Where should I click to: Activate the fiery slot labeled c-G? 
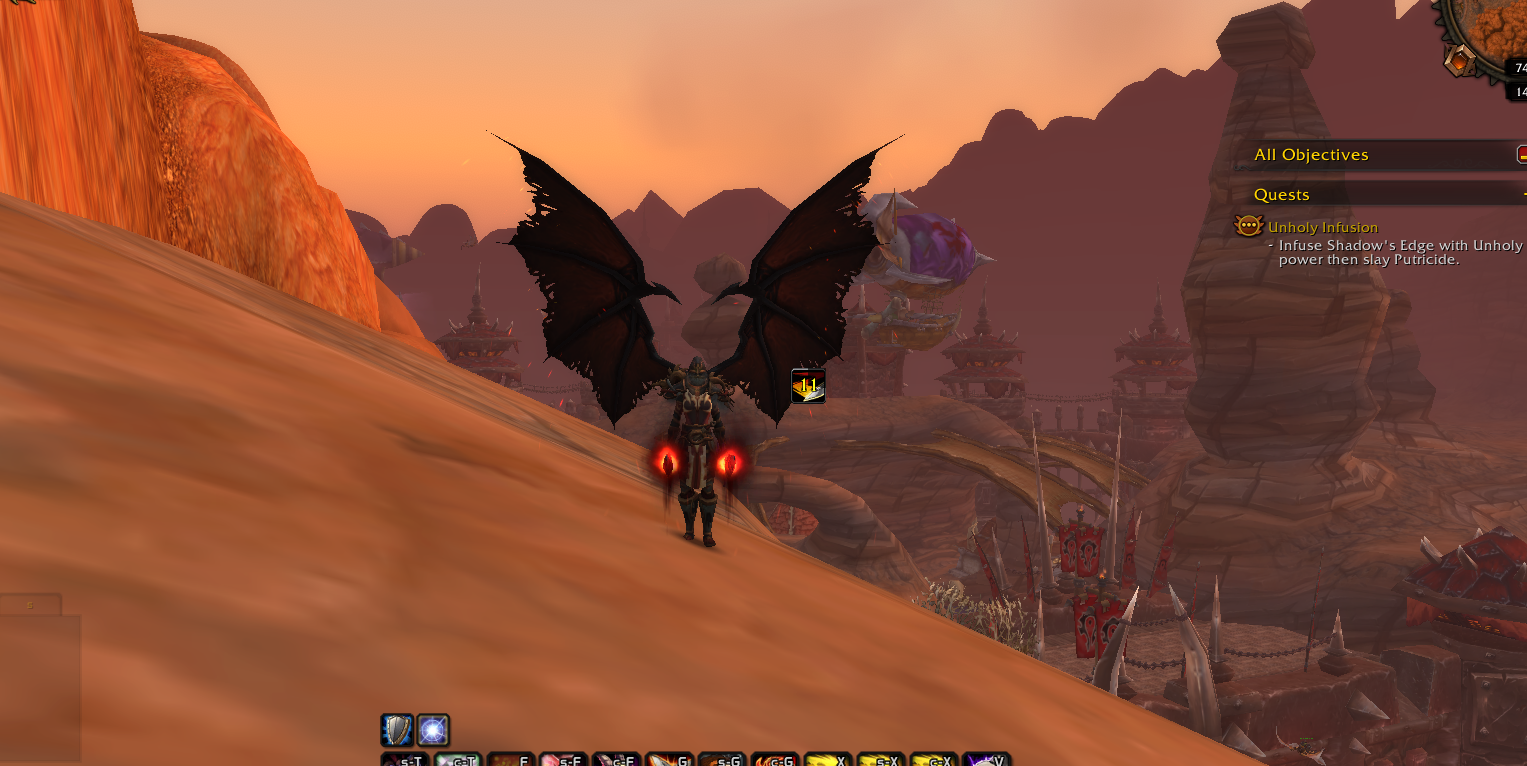tap(776, 760)
